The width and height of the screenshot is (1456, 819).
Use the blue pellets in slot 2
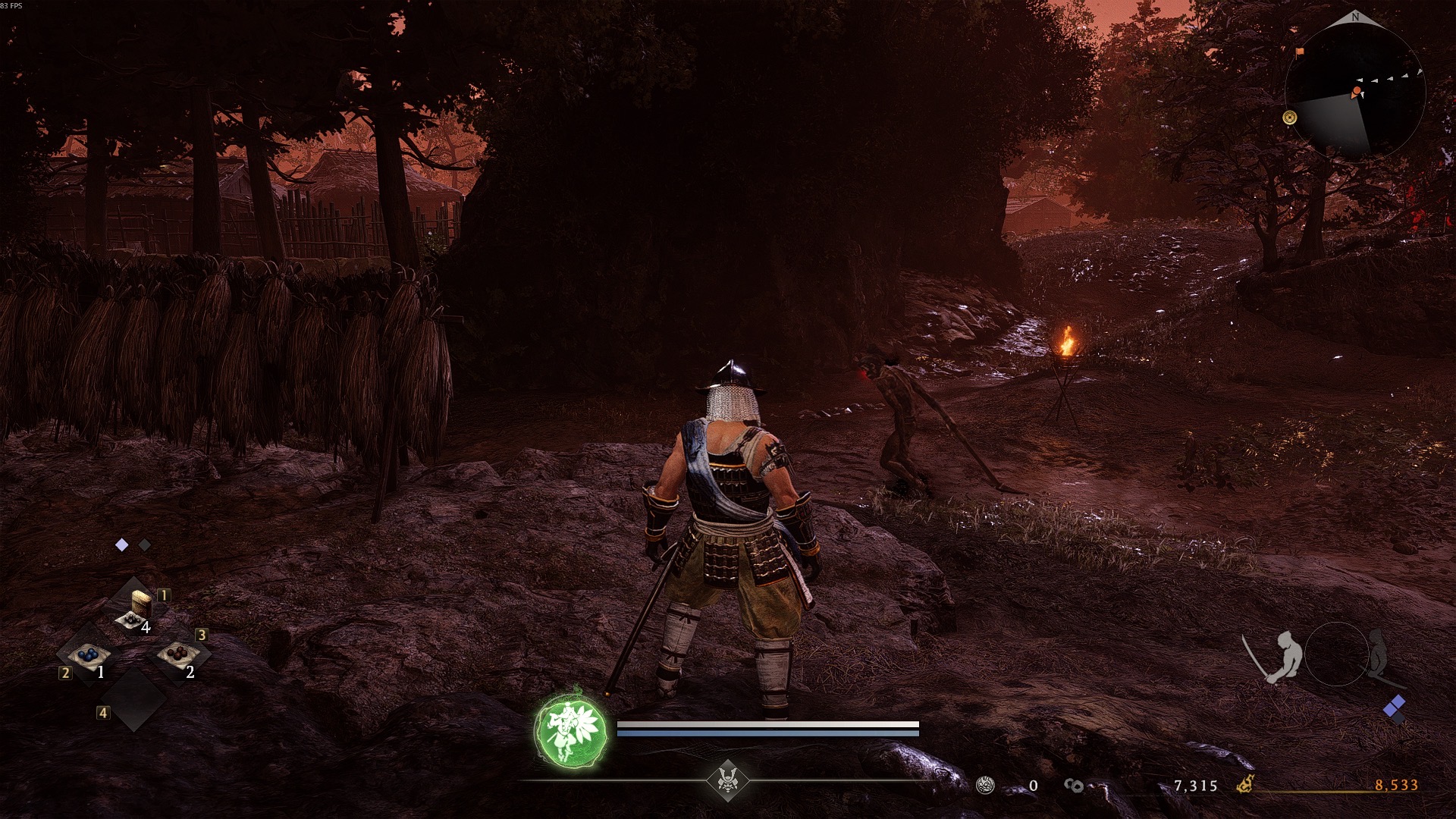click(89, 657)
